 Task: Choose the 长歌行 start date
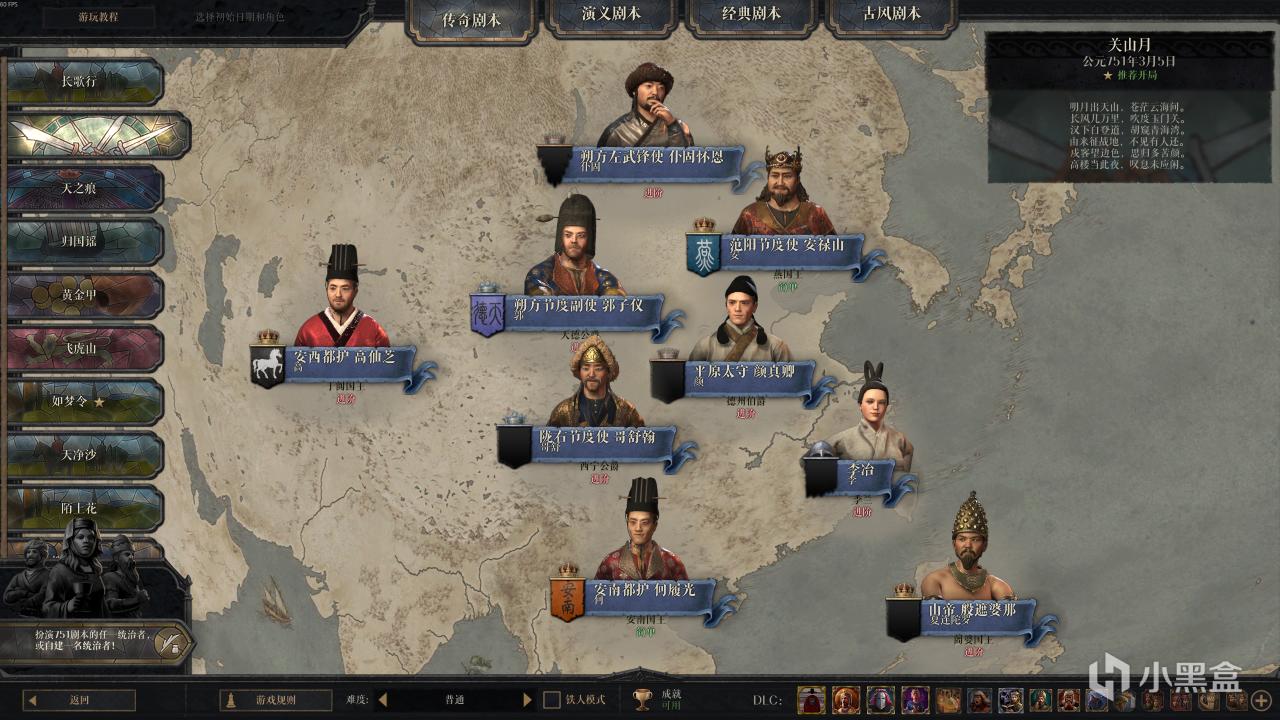tap(83, 82)
